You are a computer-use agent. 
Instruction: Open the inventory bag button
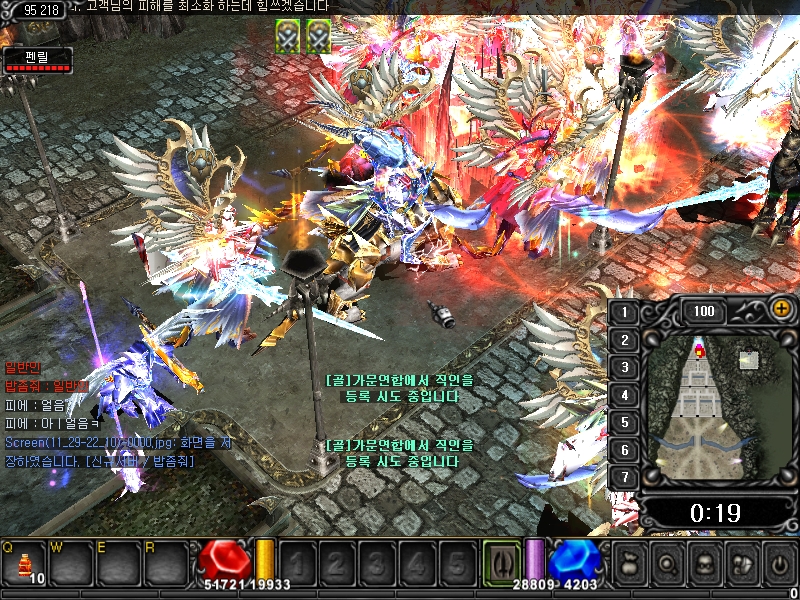pos(631,563)
